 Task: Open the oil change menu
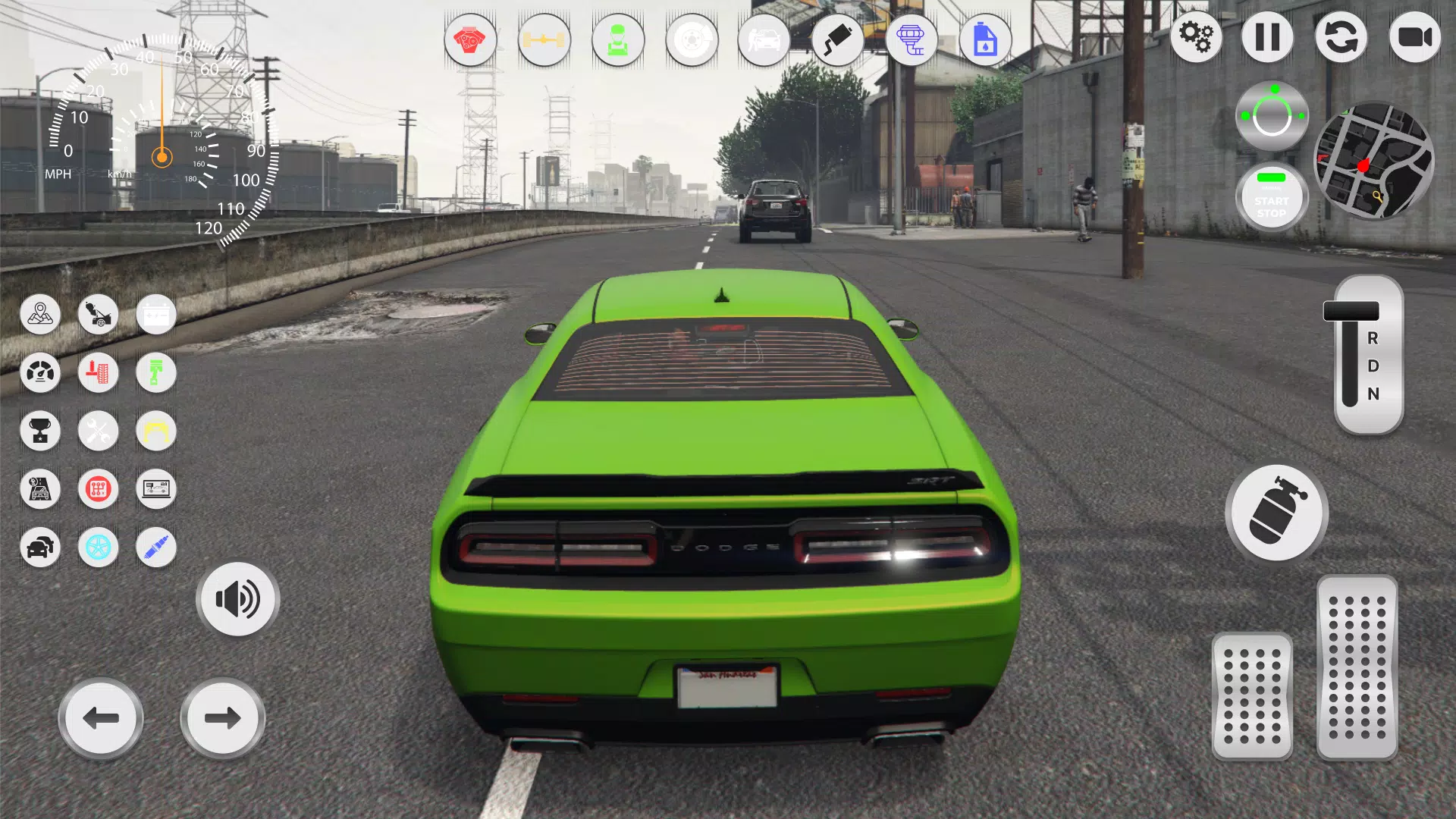pyautogui.click(x=986, y=41)
